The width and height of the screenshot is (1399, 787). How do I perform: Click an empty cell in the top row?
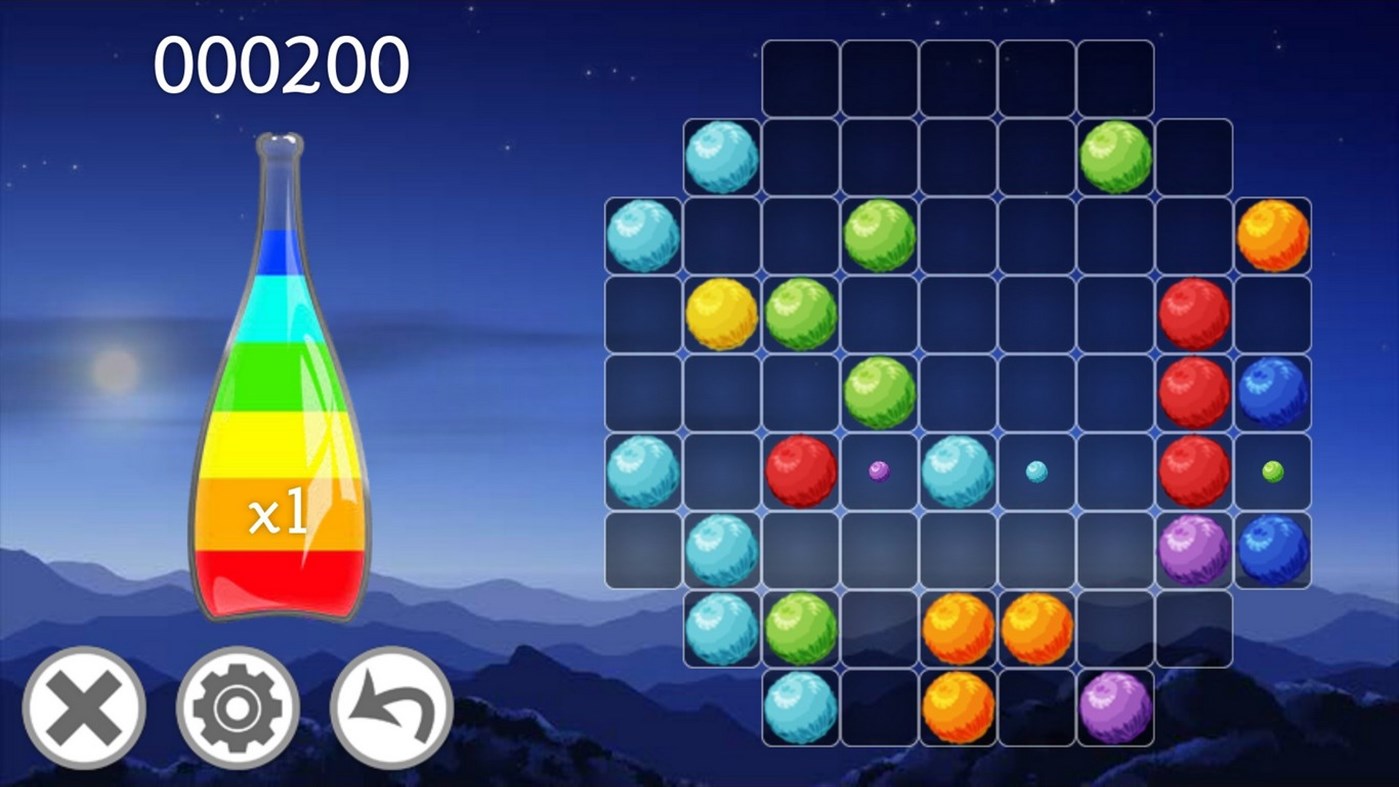pos(880,77)
